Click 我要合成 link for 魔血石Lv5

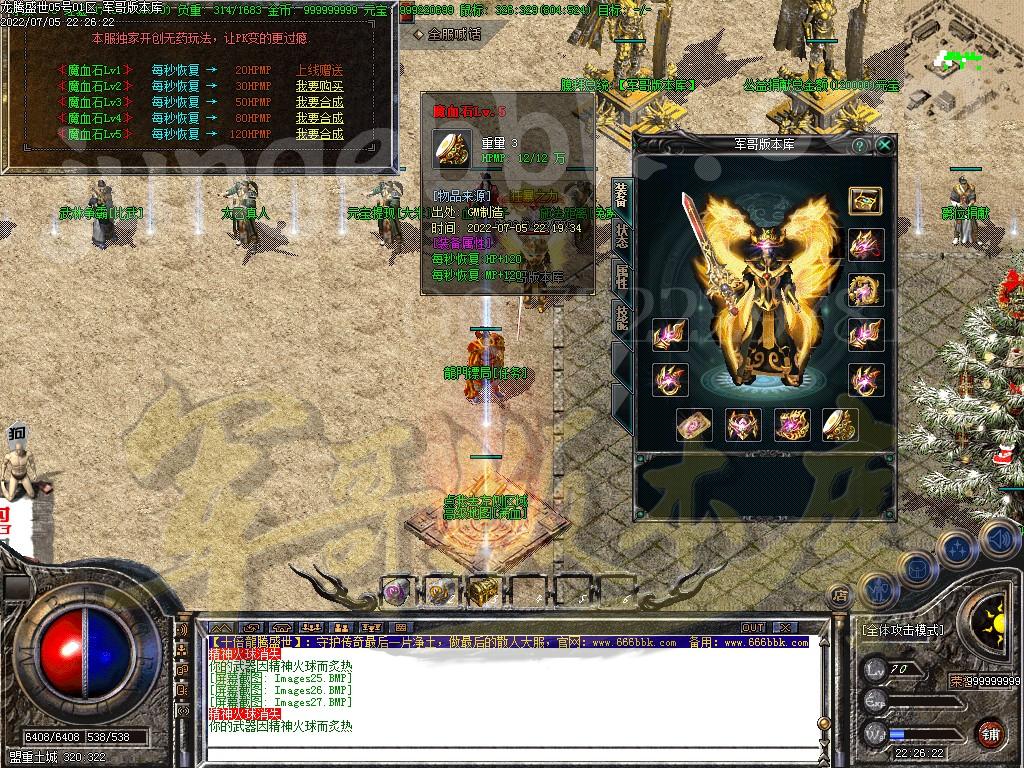coord(319,134)
